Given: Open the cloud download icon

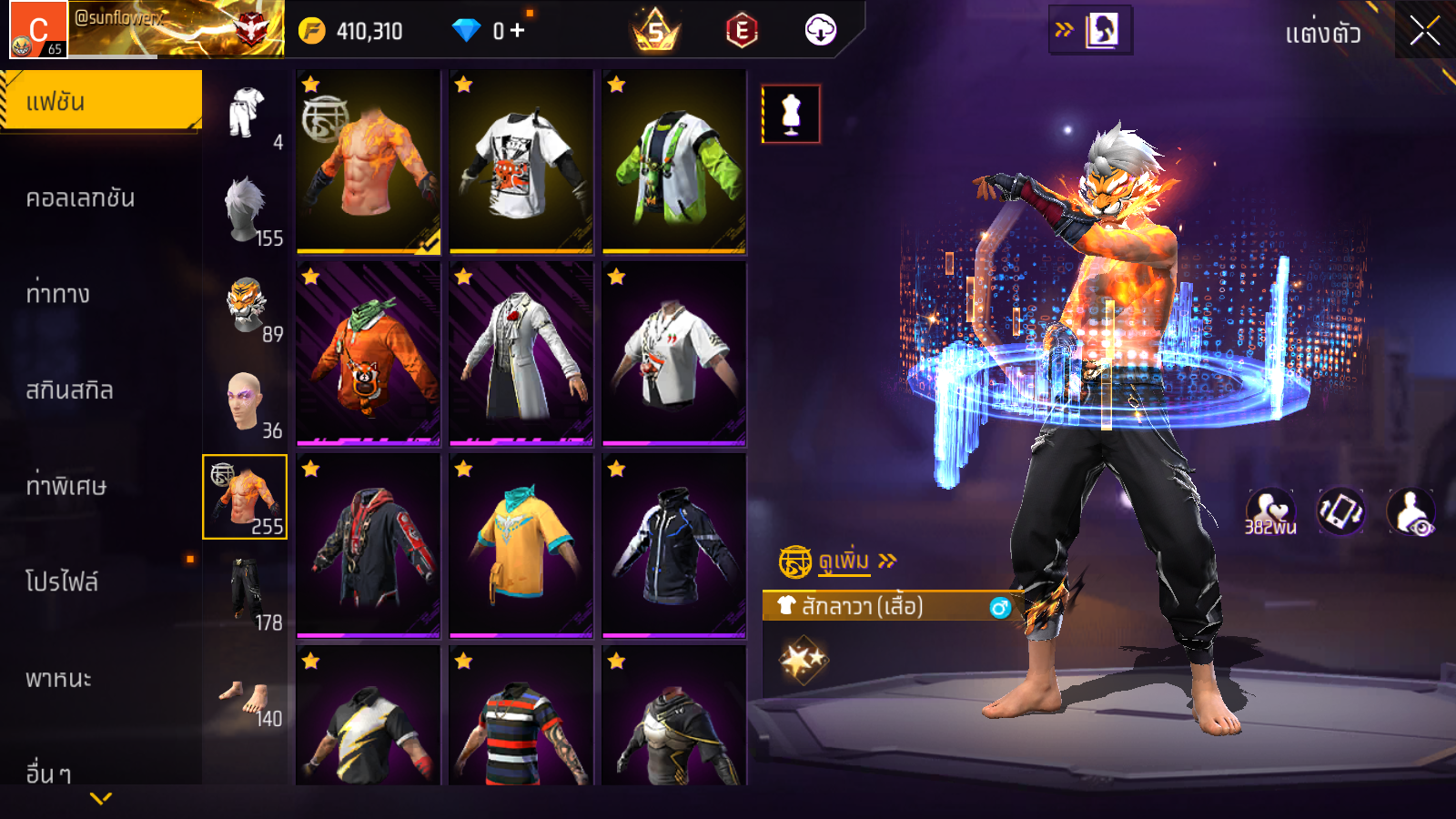Looking at the screenshot, I should pyautogui.click(x=820, y=31).
